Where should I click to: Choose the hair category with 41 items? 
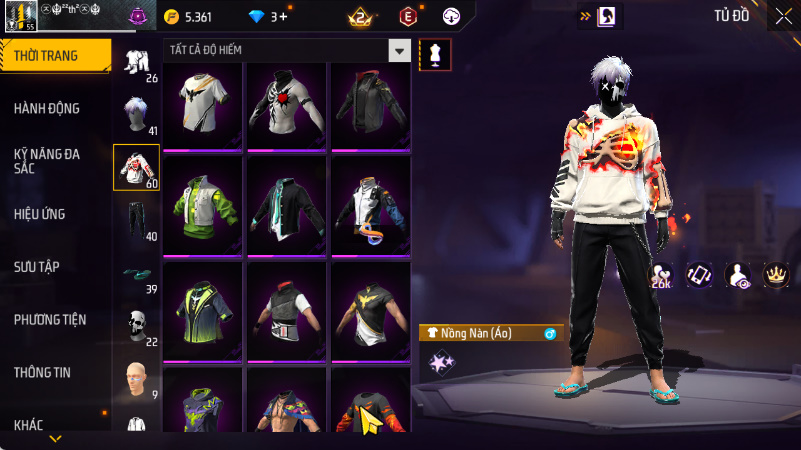135,114
